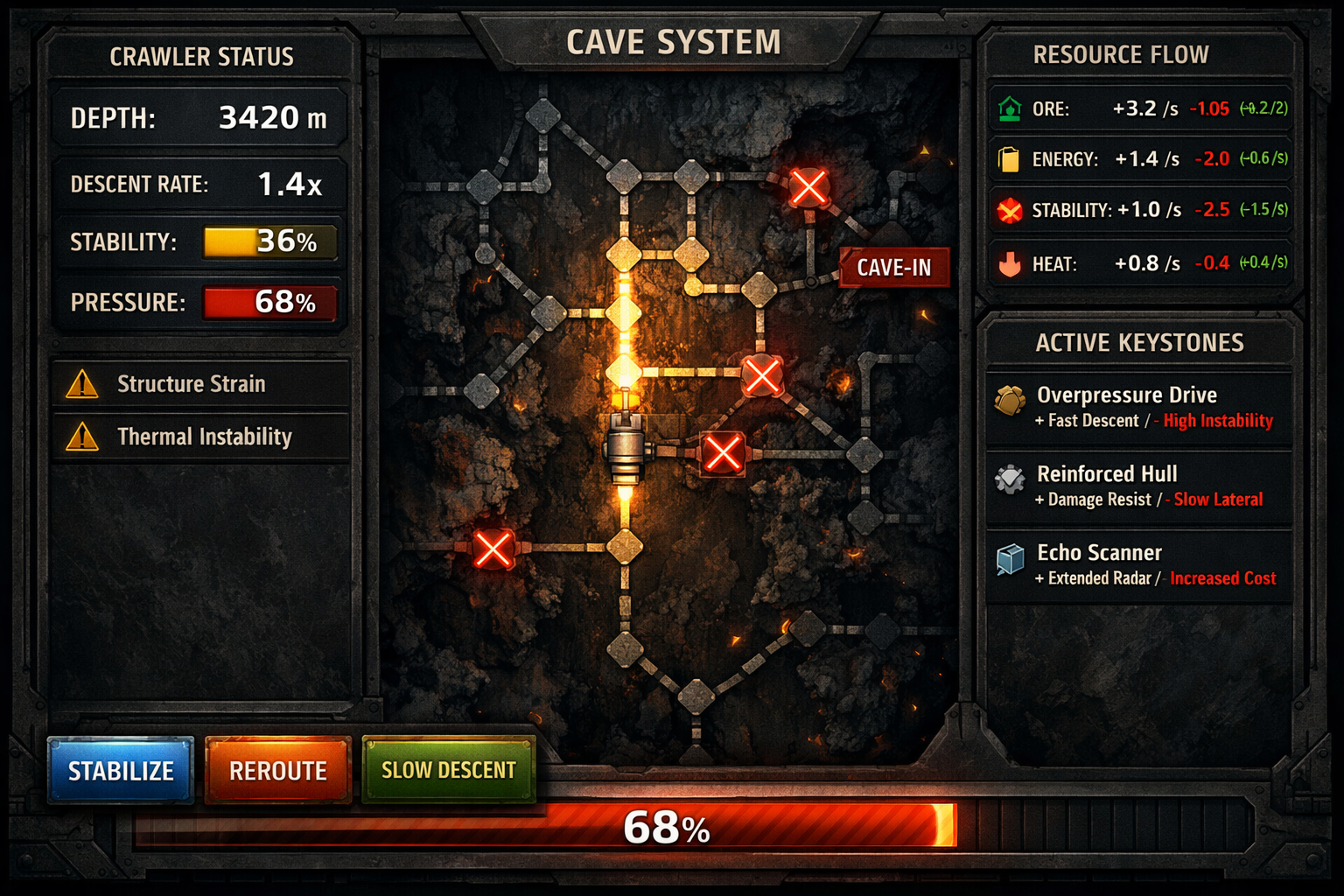Open the Echo Scanner keystone entry

click(x=1139, y=565)
